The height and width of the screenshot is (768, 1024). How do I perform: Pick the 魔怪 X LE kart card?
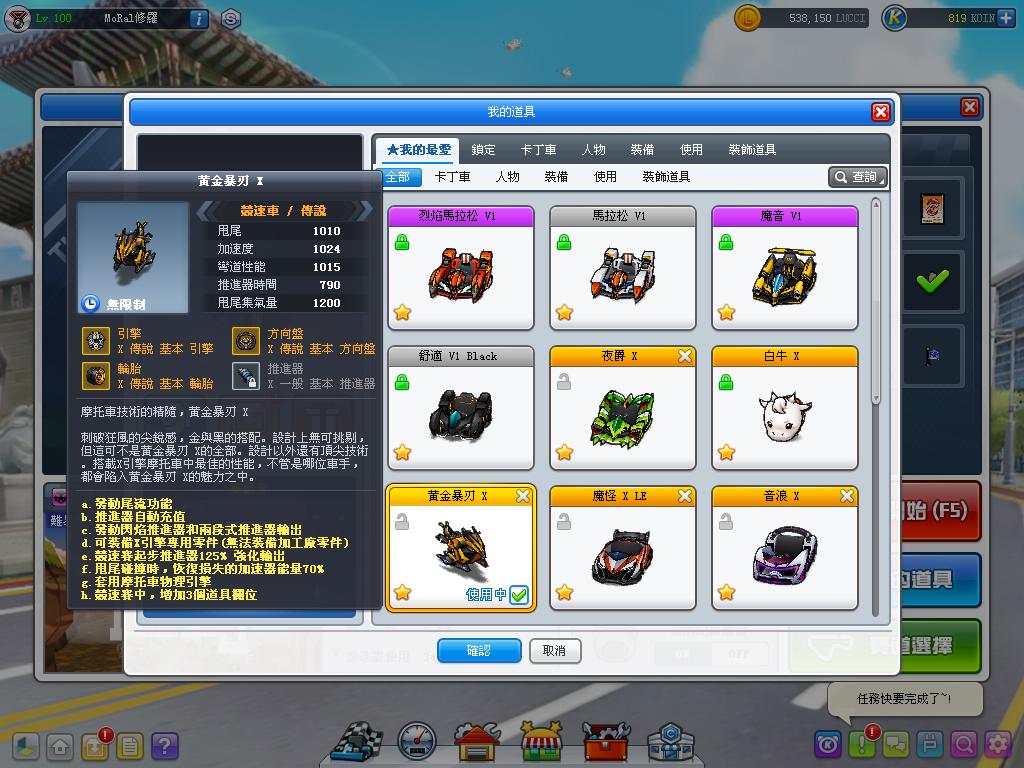pyautogui.click(x=623, y=548)
